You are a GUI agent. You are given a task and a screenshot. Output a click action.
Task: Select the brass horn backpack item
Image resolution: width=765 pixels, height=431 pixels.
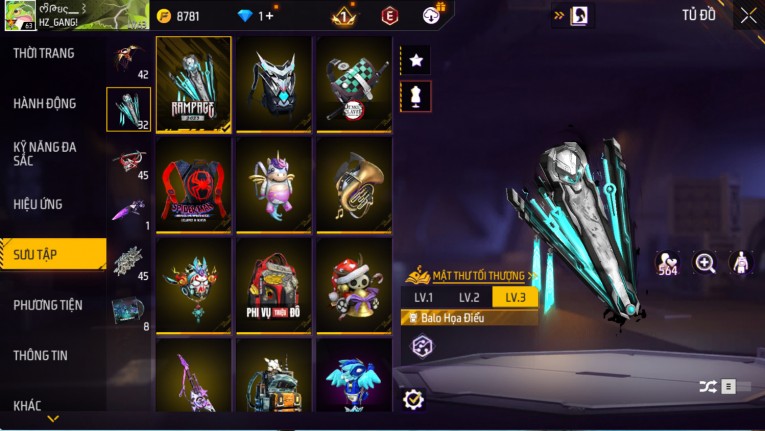[x=353, y=184]
